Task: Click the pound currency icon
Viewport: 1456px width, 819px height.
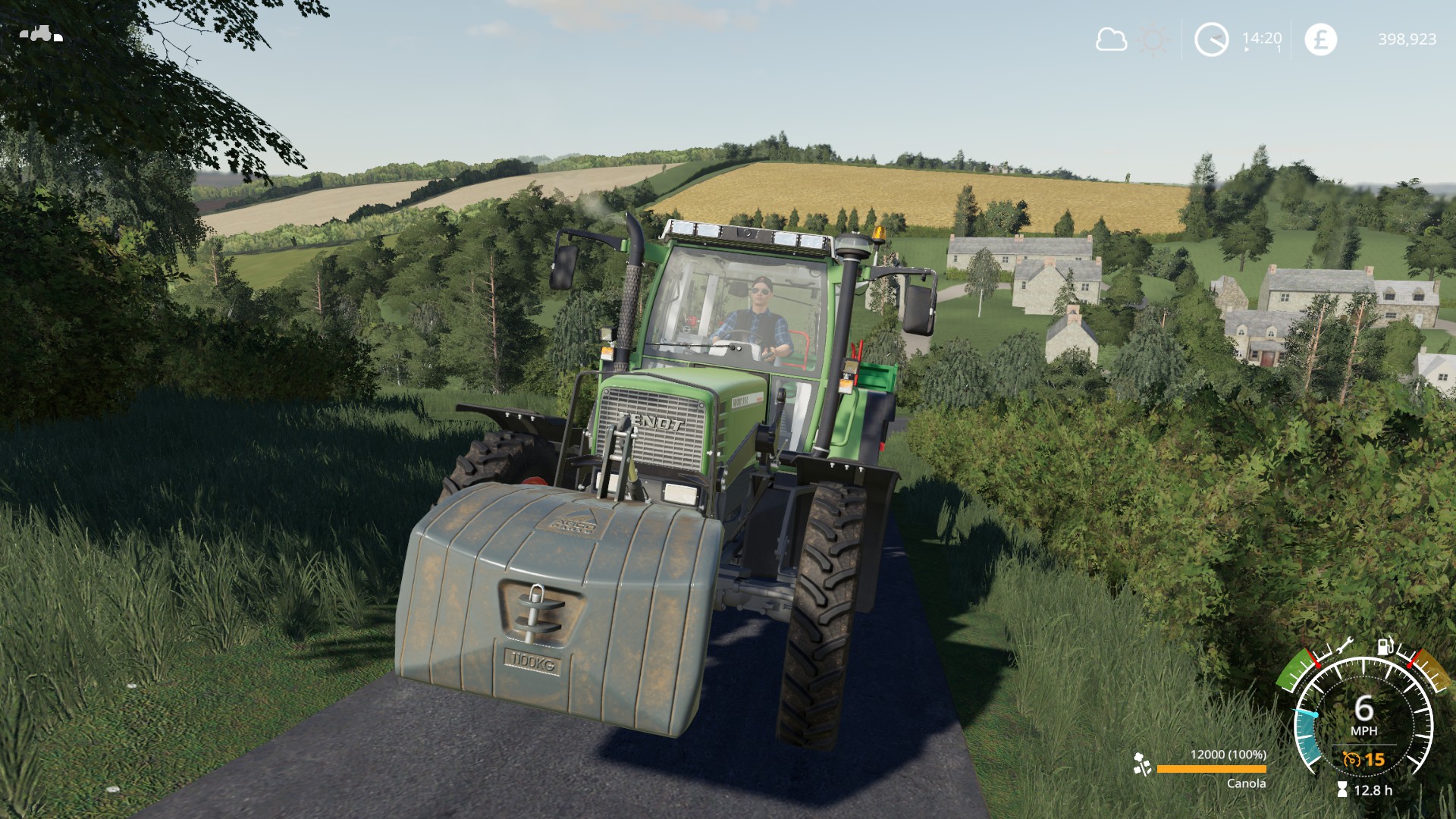Action: (x=1320, y=39)
